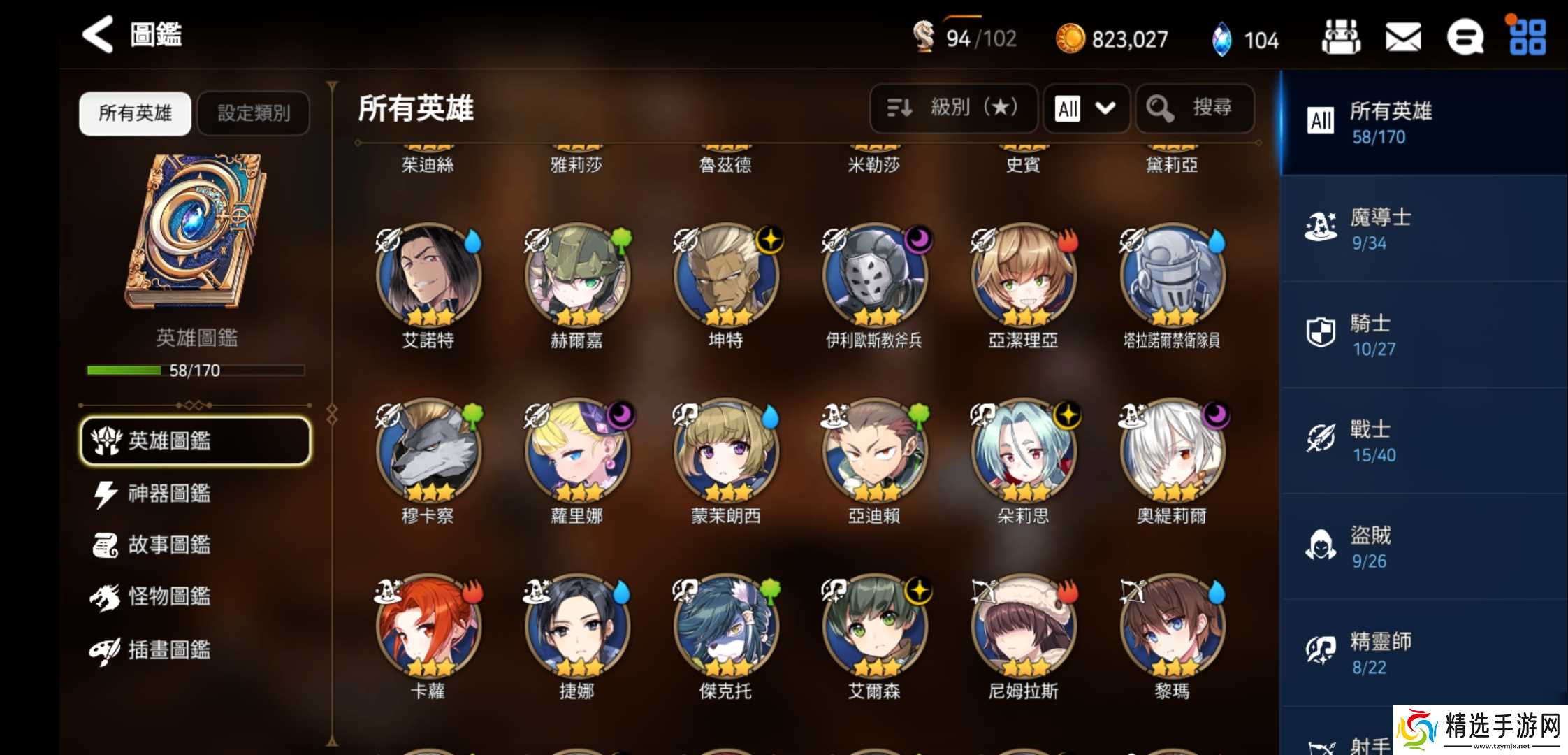Screen dimensions: 1568x755
Task: Toggle the 精靈師 class filter
Action: pyautogui.click(x=1425, y=654)
